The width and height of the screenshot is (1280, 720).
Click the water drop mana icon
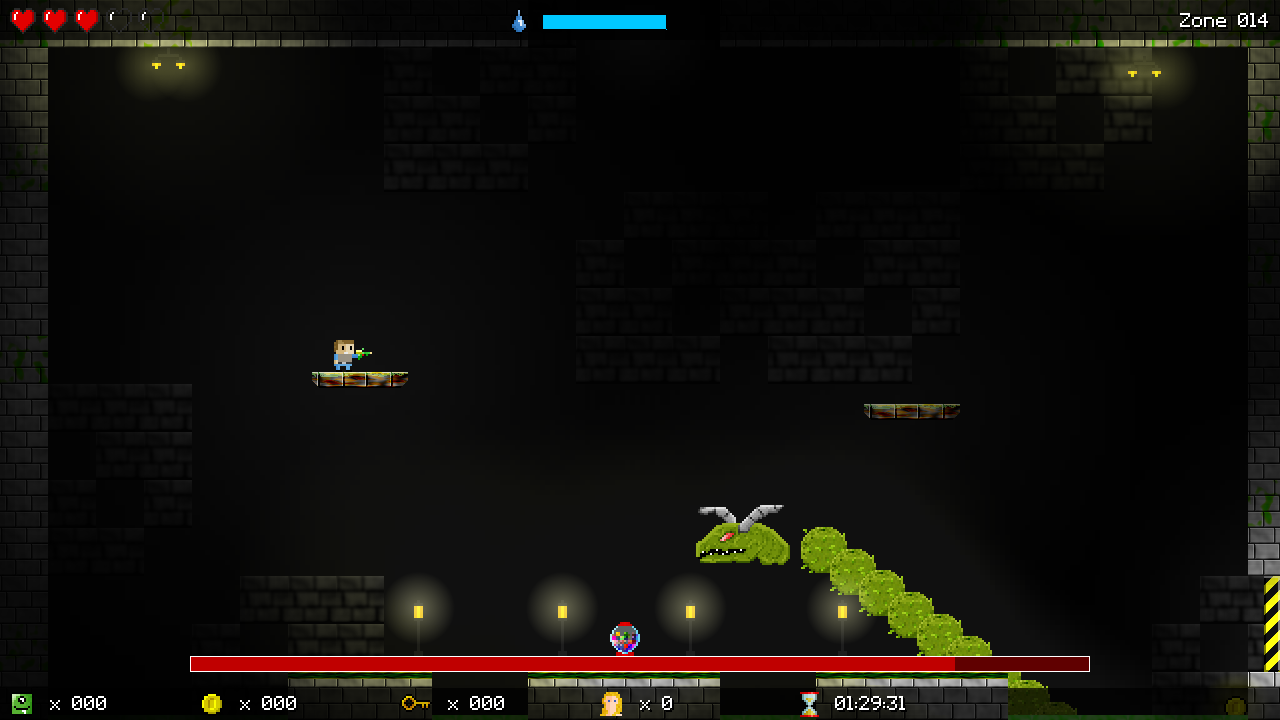click(x=519, y=20)
